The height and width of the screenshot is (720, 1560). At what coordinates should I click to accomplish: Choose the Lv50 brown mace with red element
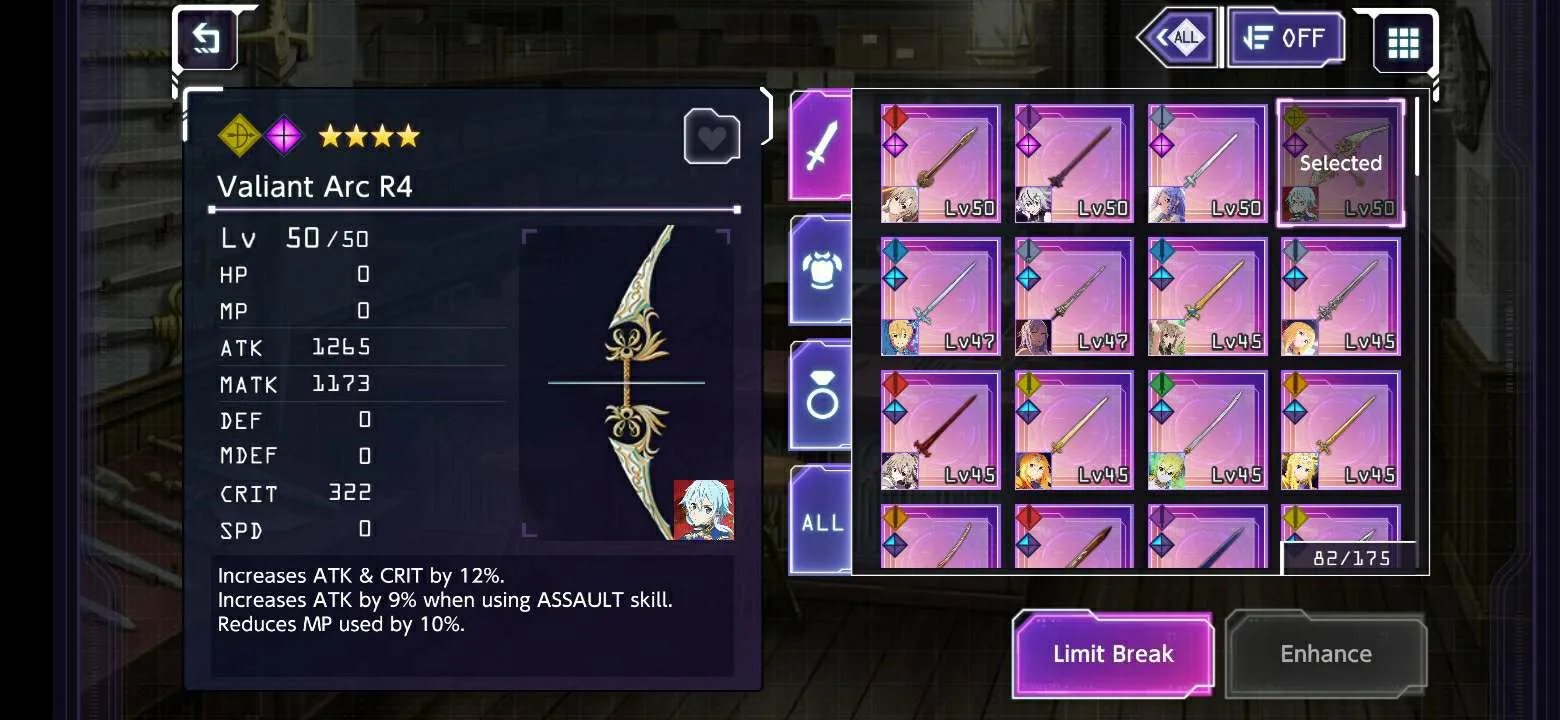point(940,164)
